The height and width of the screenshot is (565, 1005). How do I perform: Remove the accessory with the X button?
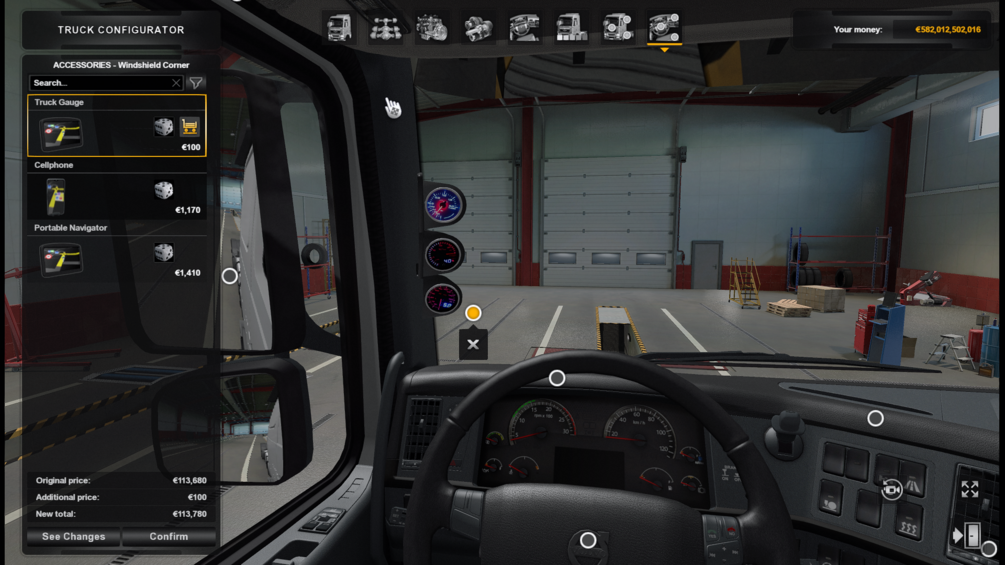tap(473, 344)
